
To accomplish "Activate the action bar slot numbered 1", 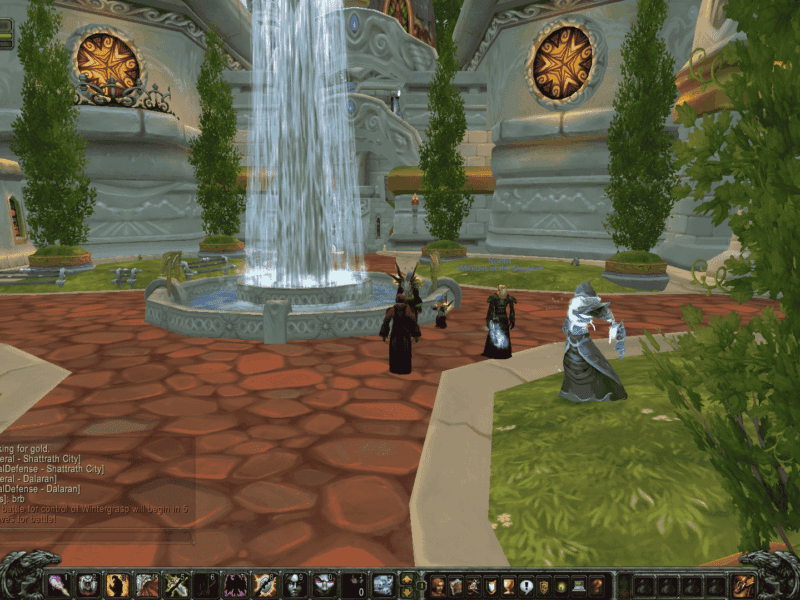I will tap(59, 584).
